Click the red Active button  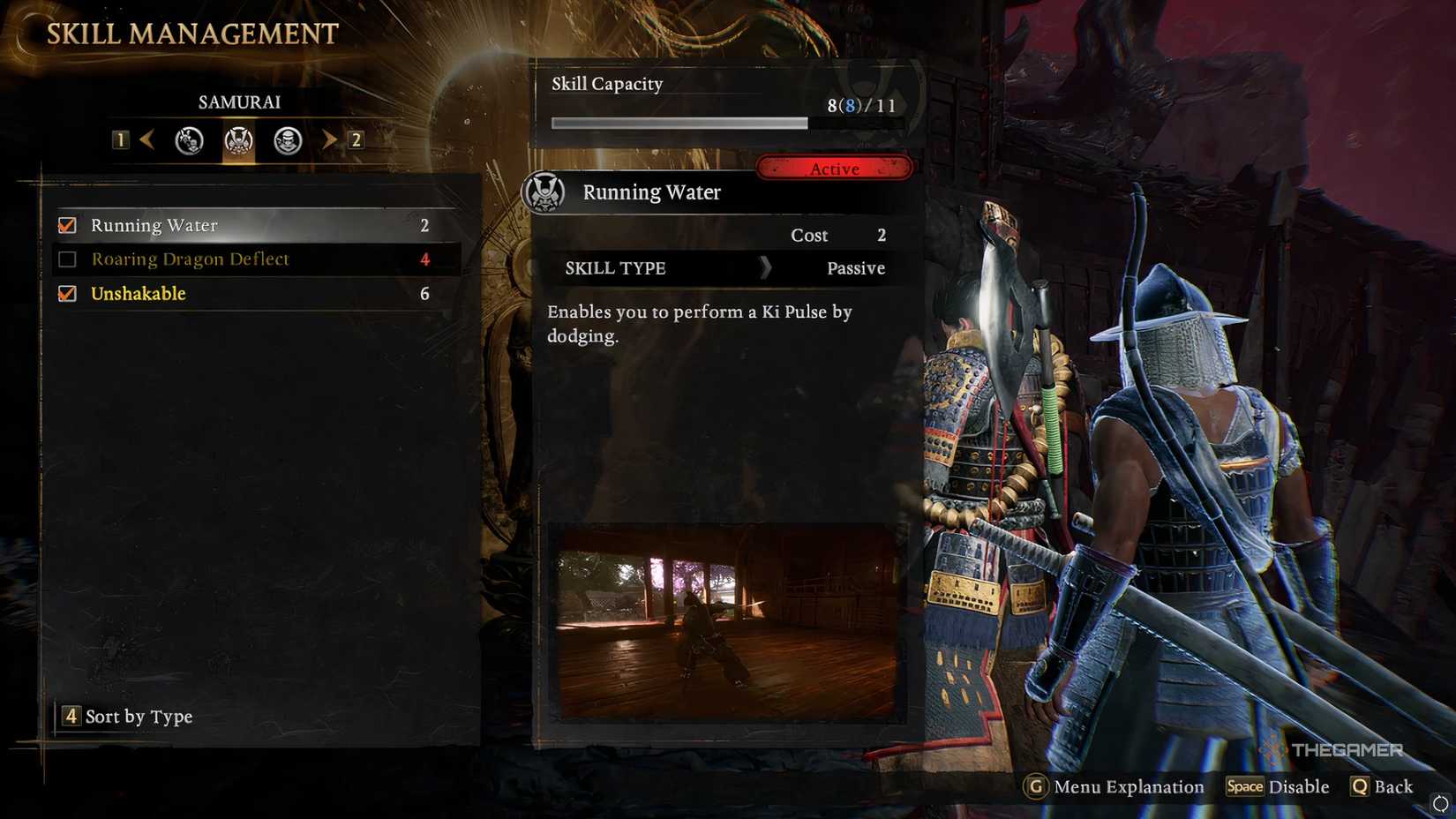point(833,168)
